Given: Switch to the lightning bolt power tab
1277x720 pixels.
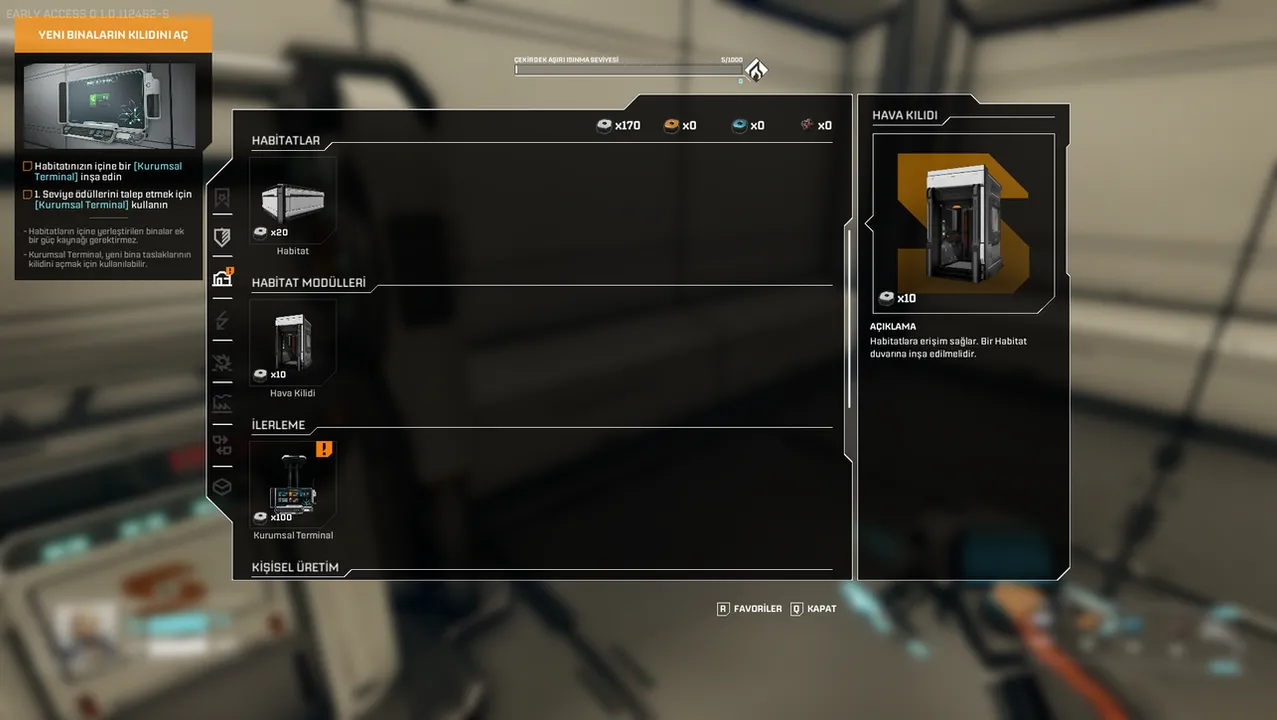Looking at the screenshot, I should click(222, 321).
